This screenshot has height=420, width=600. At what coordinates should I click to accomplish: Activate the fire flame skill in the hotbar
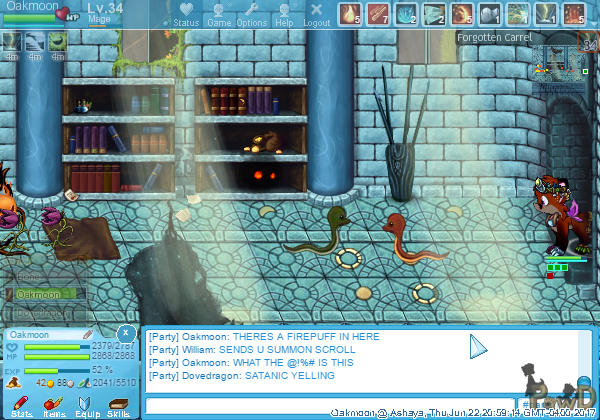tap(350, 14)
